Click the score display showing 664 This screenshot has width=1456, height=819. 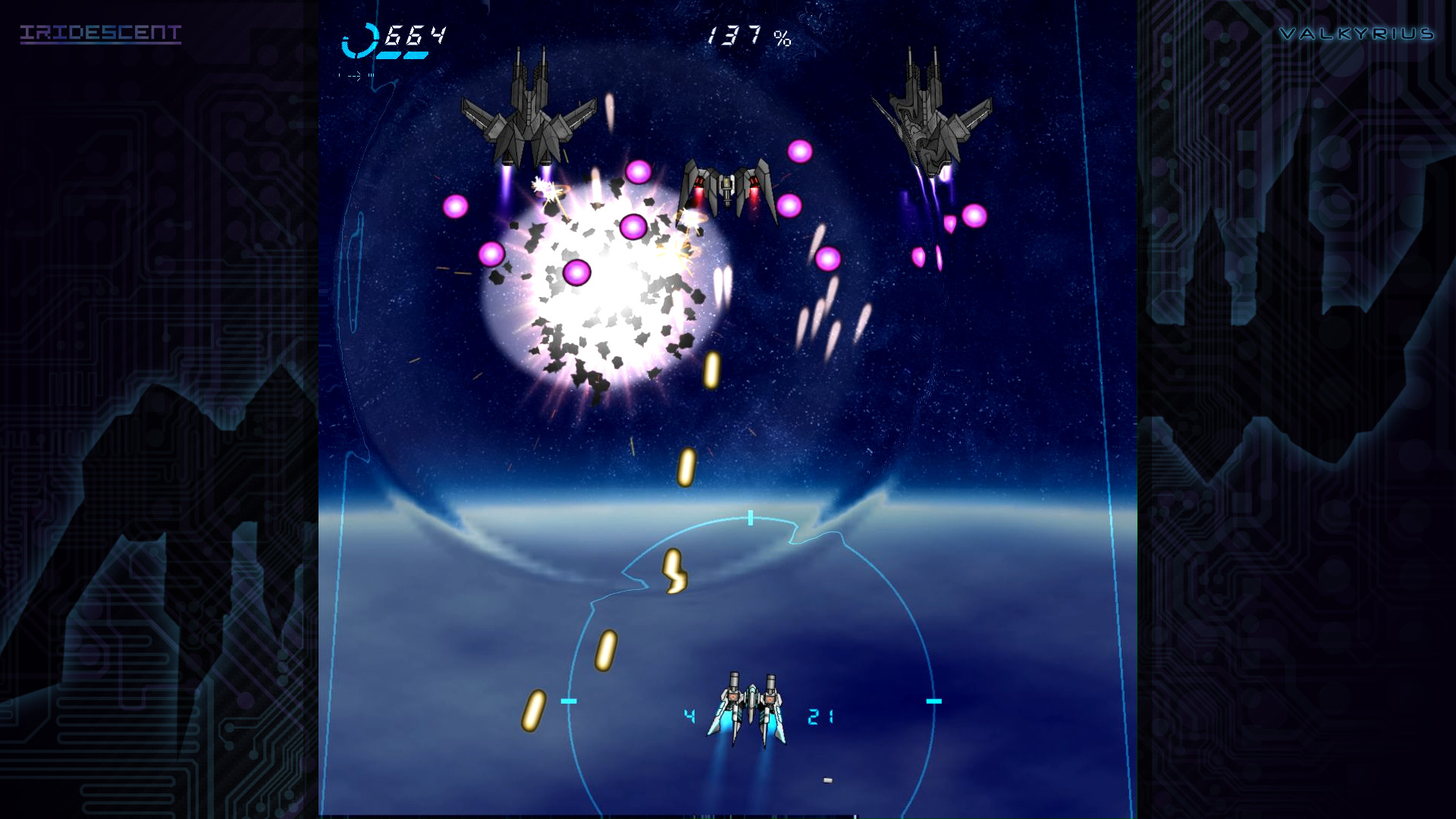coord(416,36)
